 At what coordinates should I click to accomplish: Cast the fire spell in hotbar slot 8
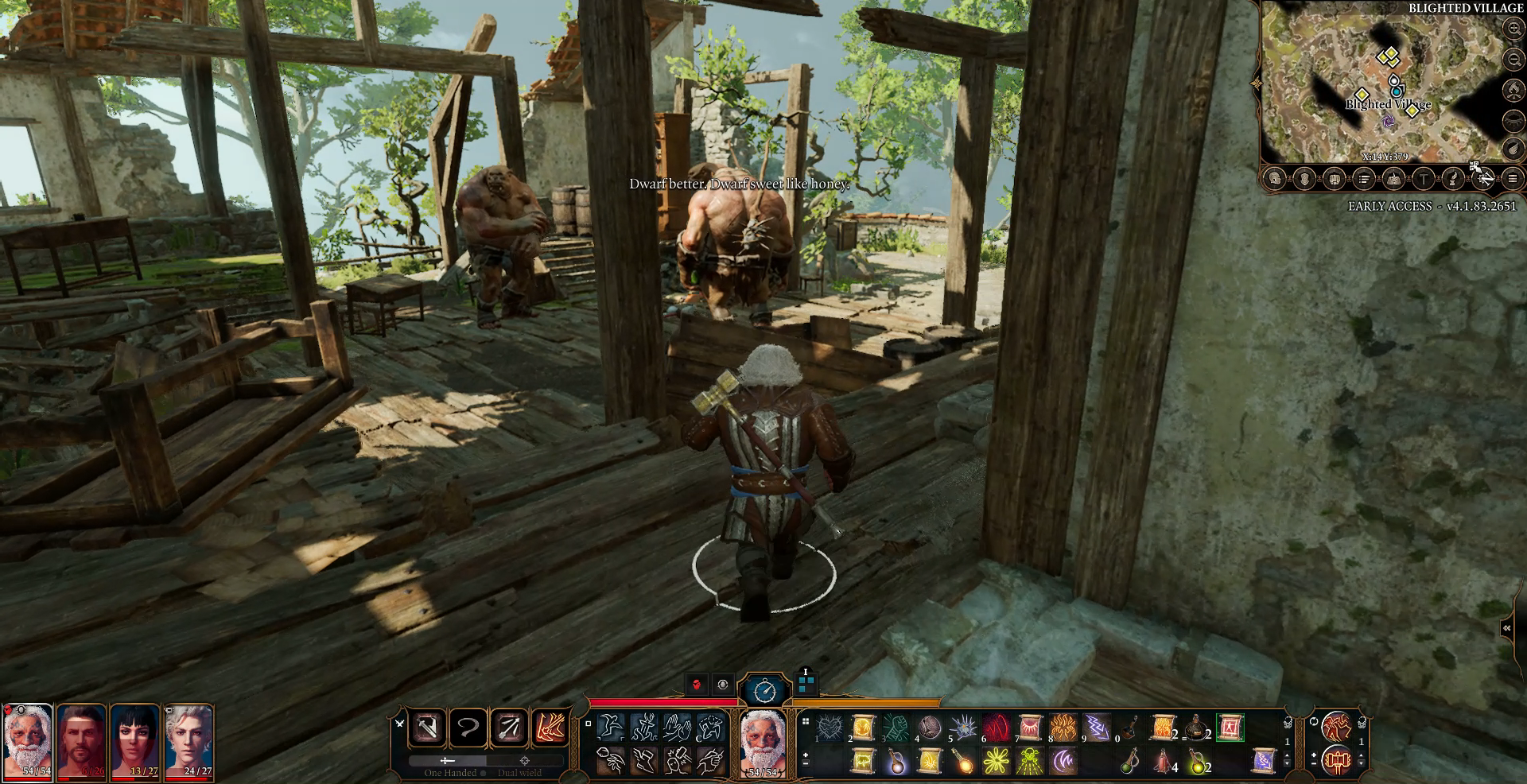[1063, 728]
